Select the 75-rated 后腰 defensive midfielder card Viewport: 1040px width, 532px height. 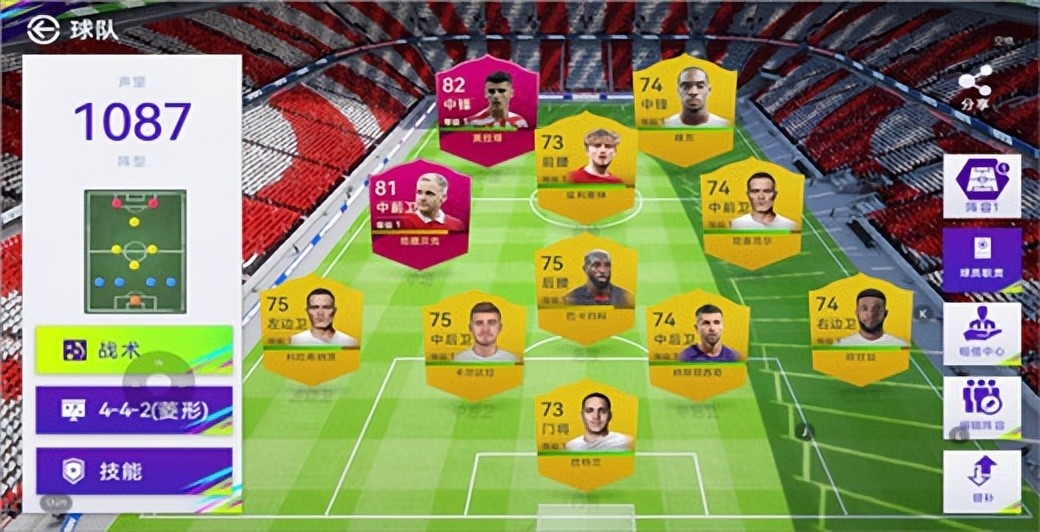586,287
